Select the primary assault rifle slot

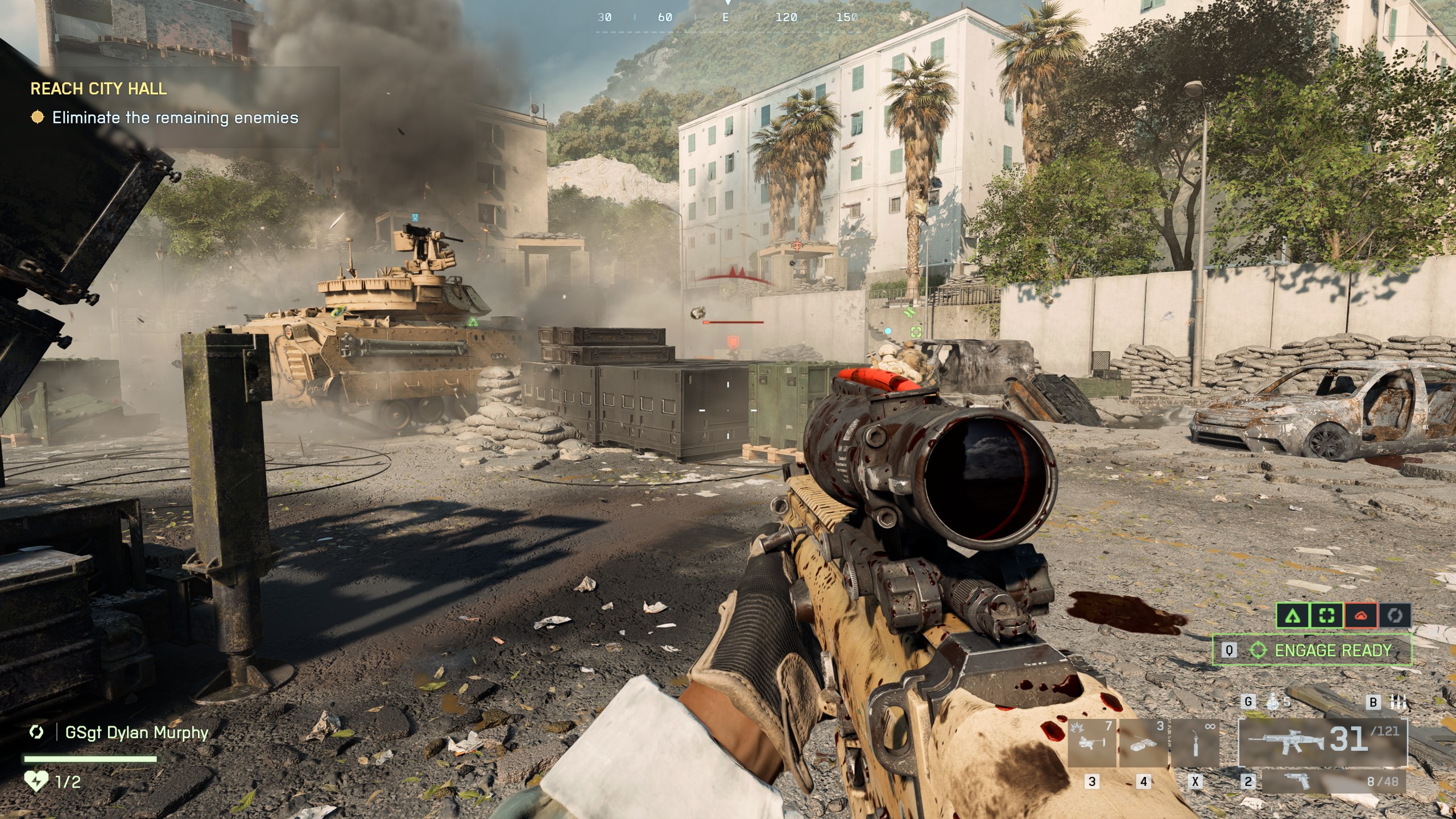1322,742
